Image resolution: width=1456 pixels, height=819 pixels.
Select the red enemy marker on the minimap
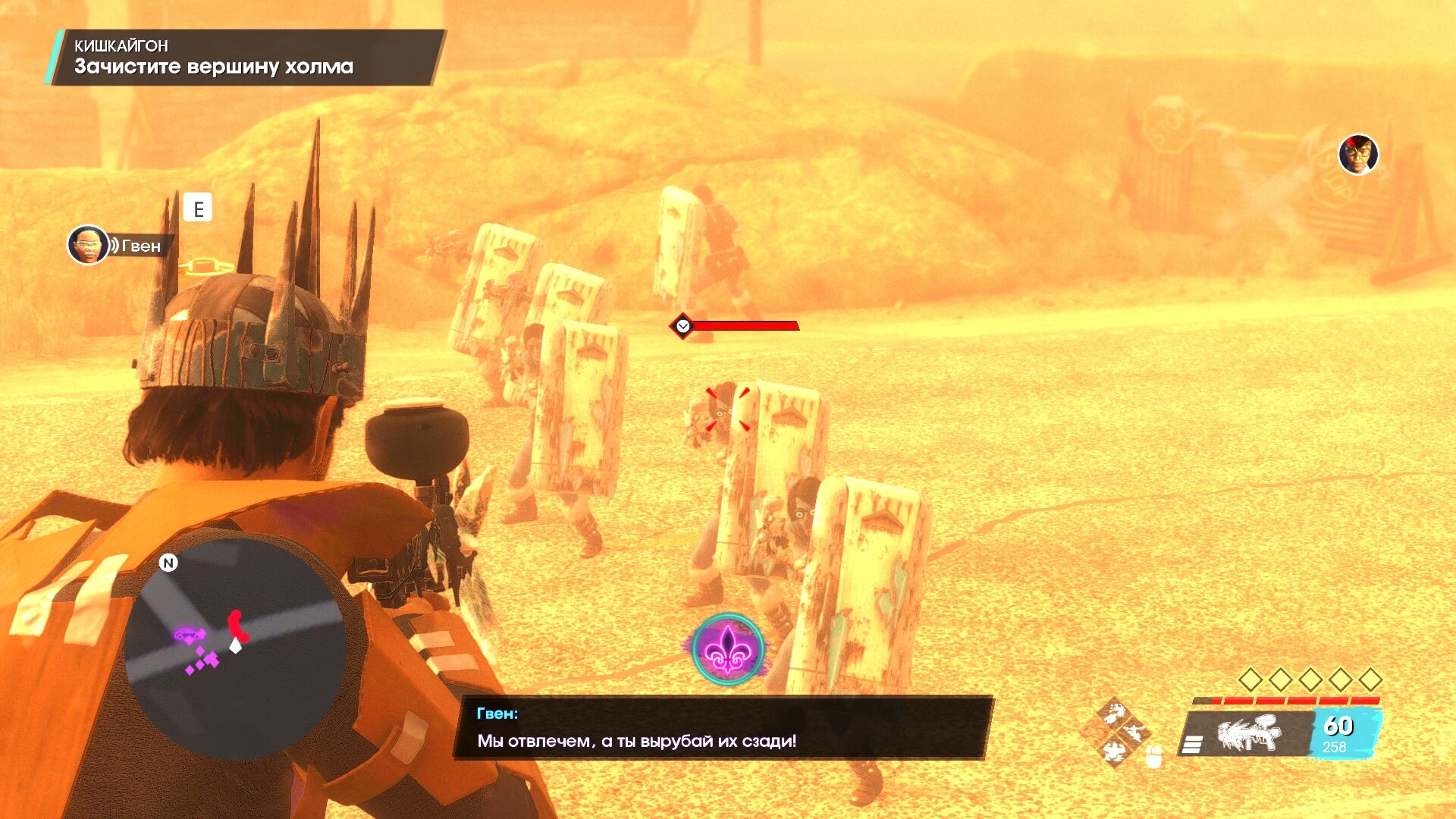tap(237, 625)
